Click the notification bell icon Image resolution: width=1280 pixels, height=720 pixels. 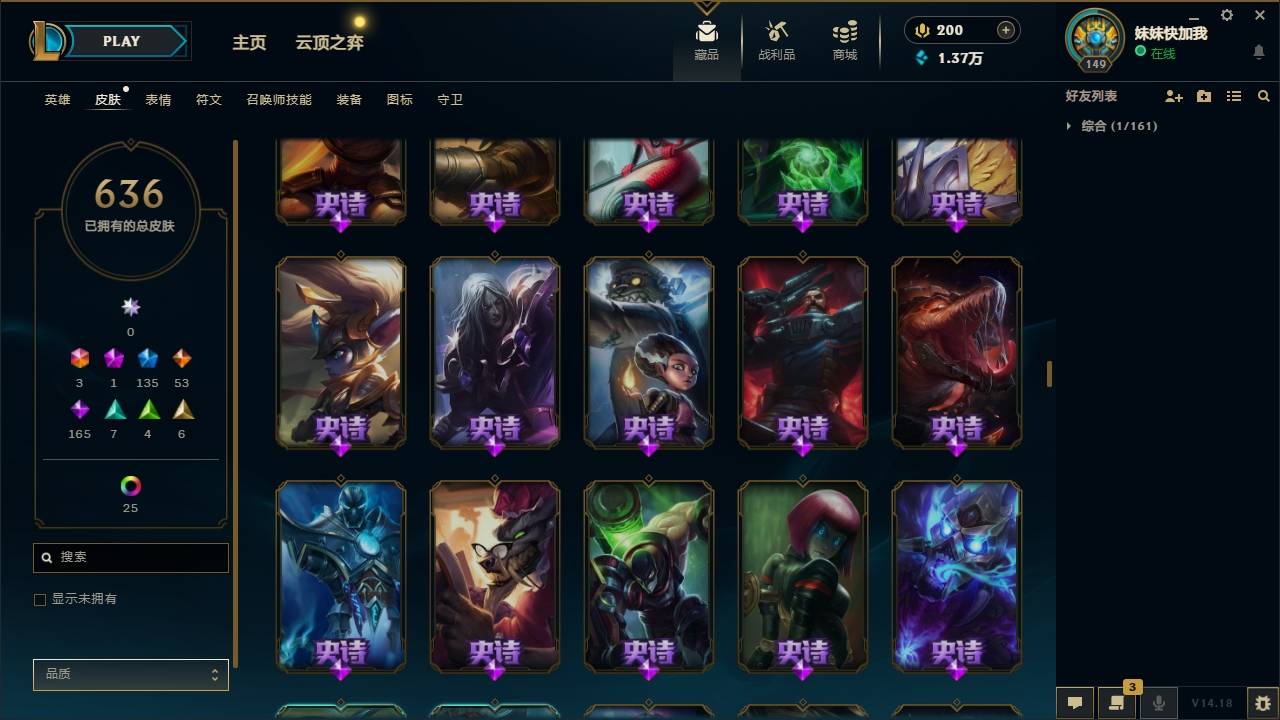[x=1258, y=51]
